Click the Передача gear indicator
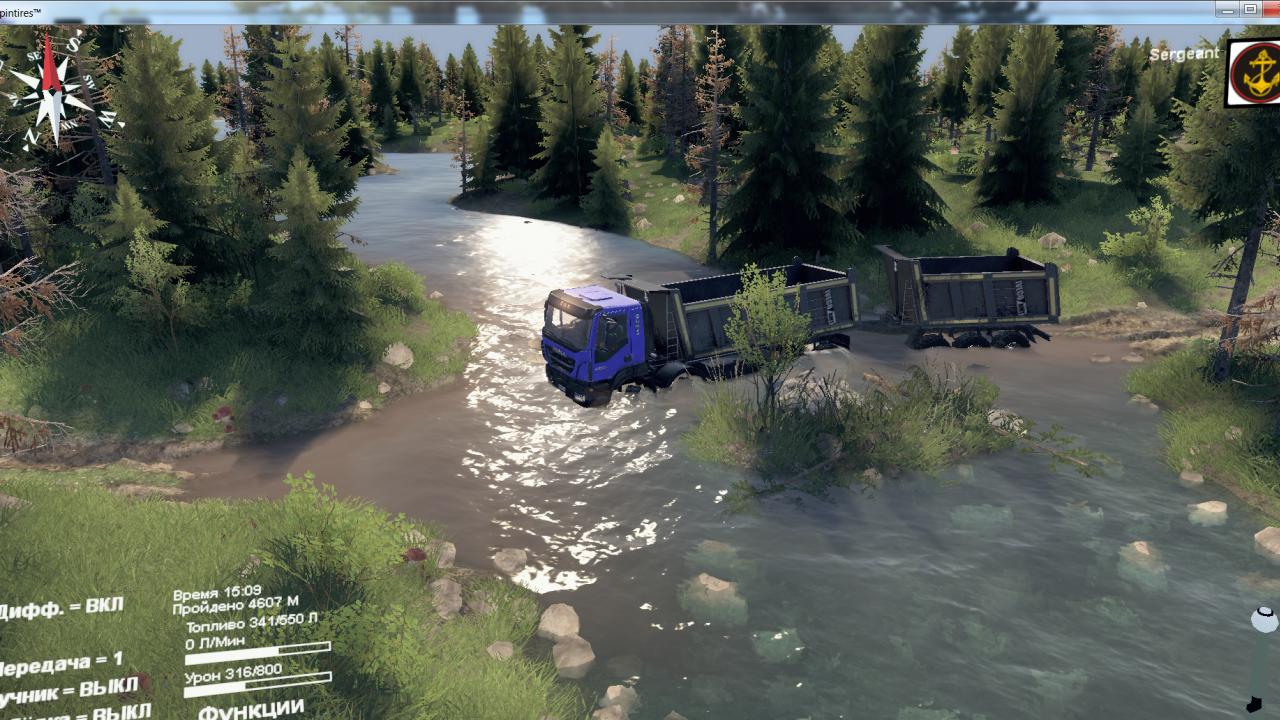The width and height of the screenshot is (1280, 720). [62, 664]
